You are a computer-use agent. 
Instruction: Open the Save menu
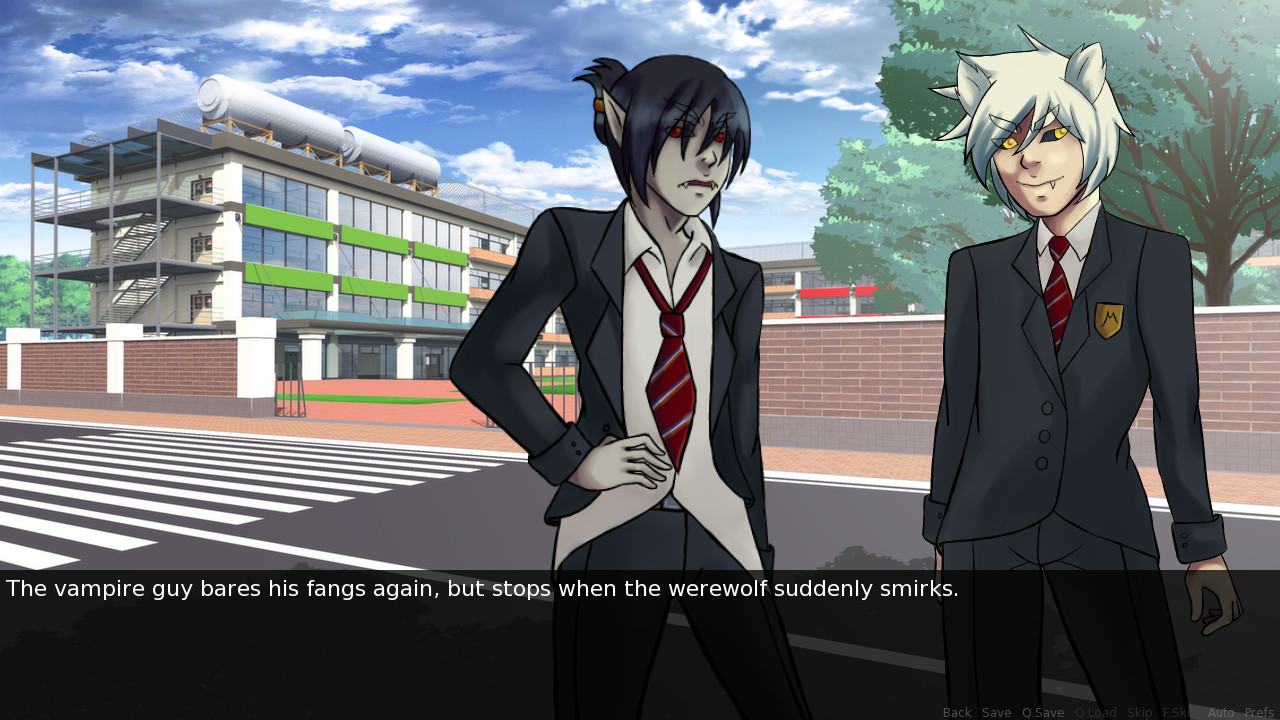coord(996,712)
